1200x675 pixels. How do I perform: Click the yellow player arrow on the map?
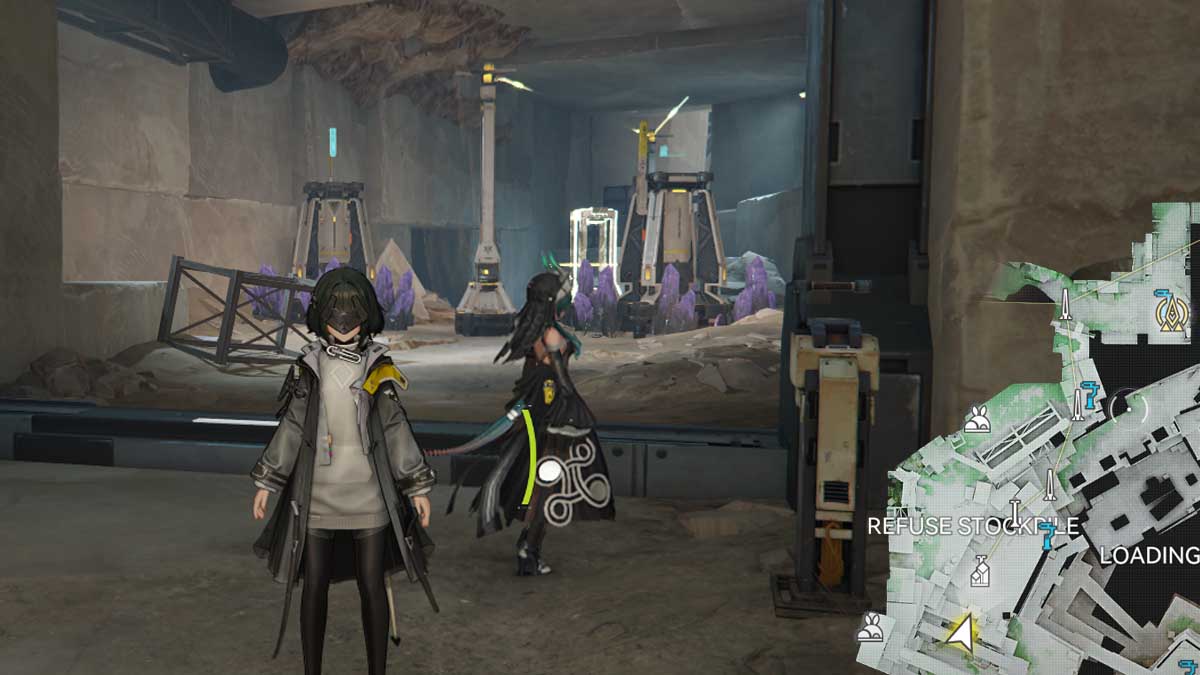point(961,631)
